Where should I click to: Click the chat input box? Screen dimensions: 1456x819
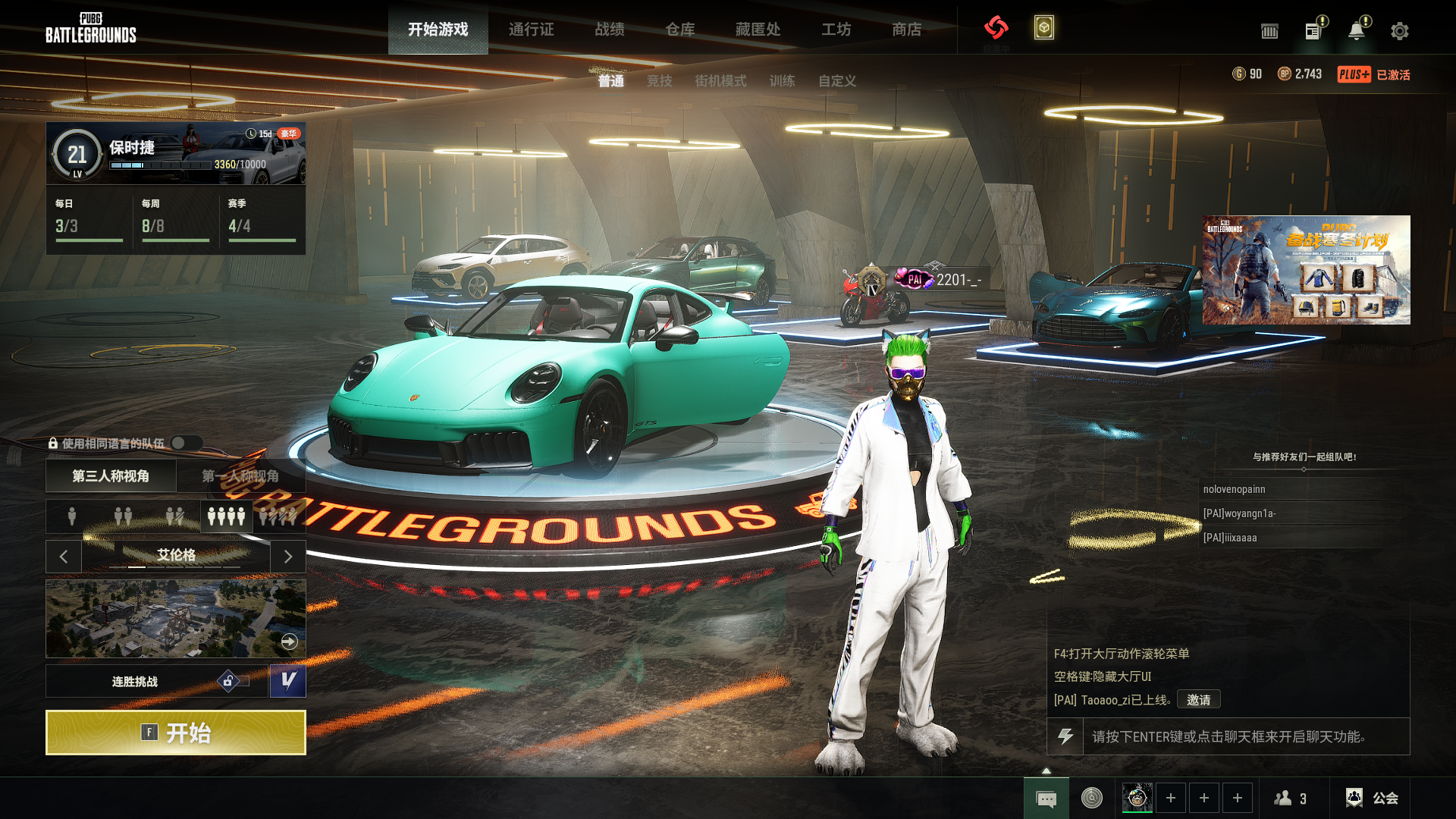(x=1244, y=736)
